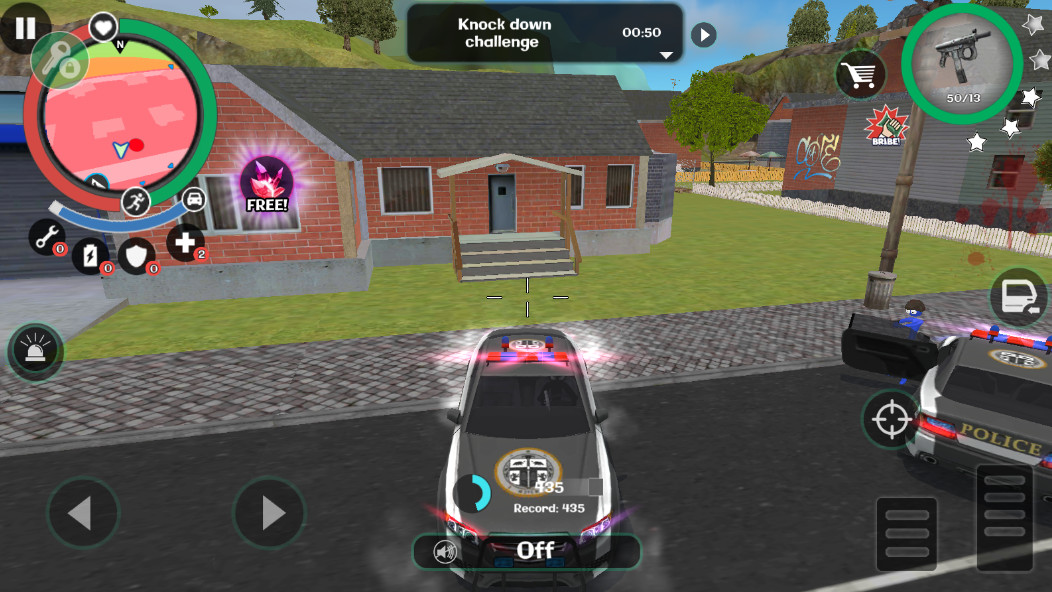Expand the Knock down challenge panel
Viewport: 1052px width, 592px height.
click(x=666, y=55)
